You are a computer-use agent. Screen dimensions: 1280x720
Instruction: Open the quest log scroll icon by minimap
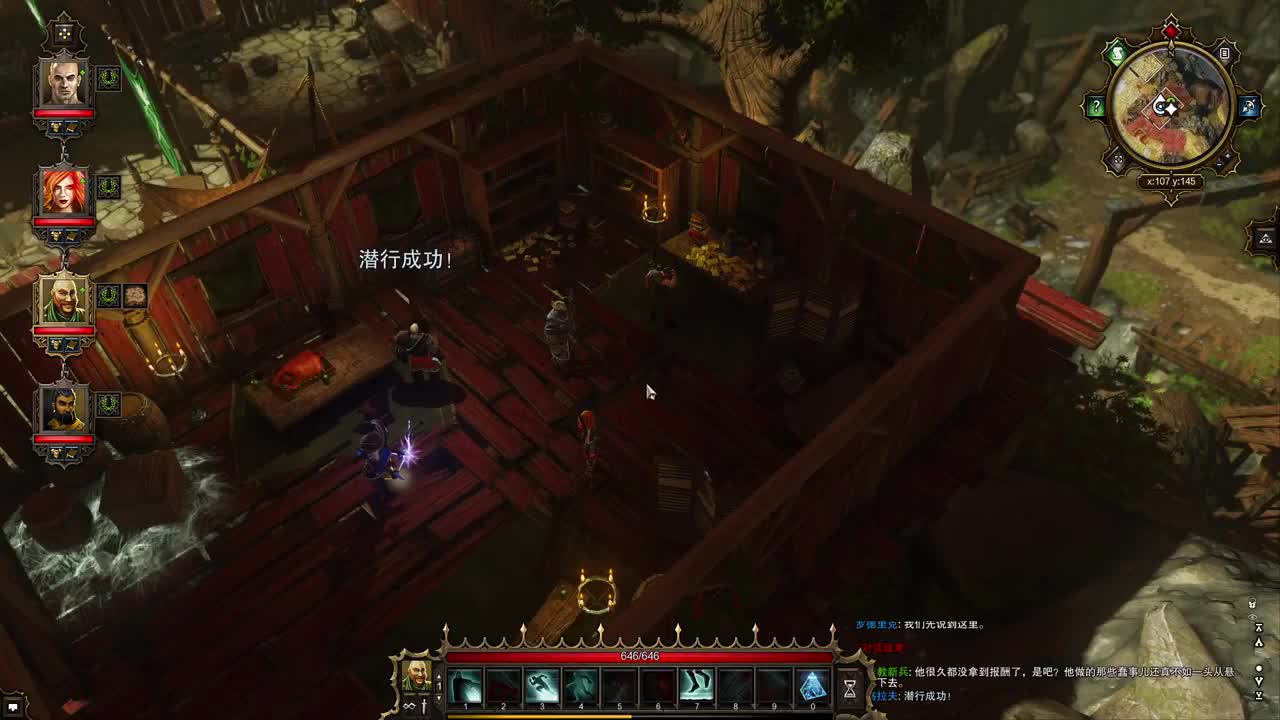tap(1117, 54)
